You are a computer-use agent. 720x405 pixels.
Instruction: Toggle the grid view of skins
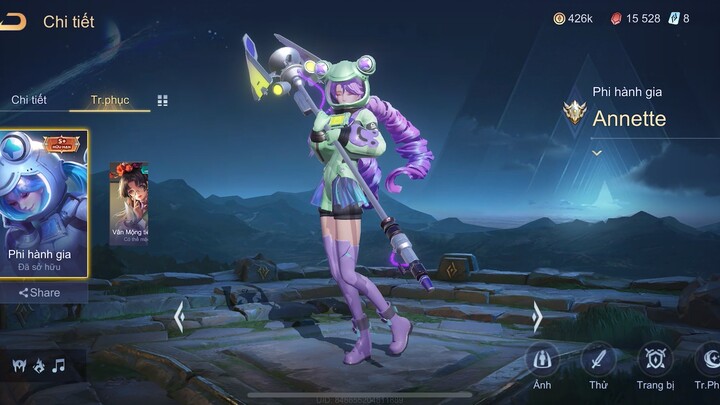pyautogui.click(x=163, y=100)
